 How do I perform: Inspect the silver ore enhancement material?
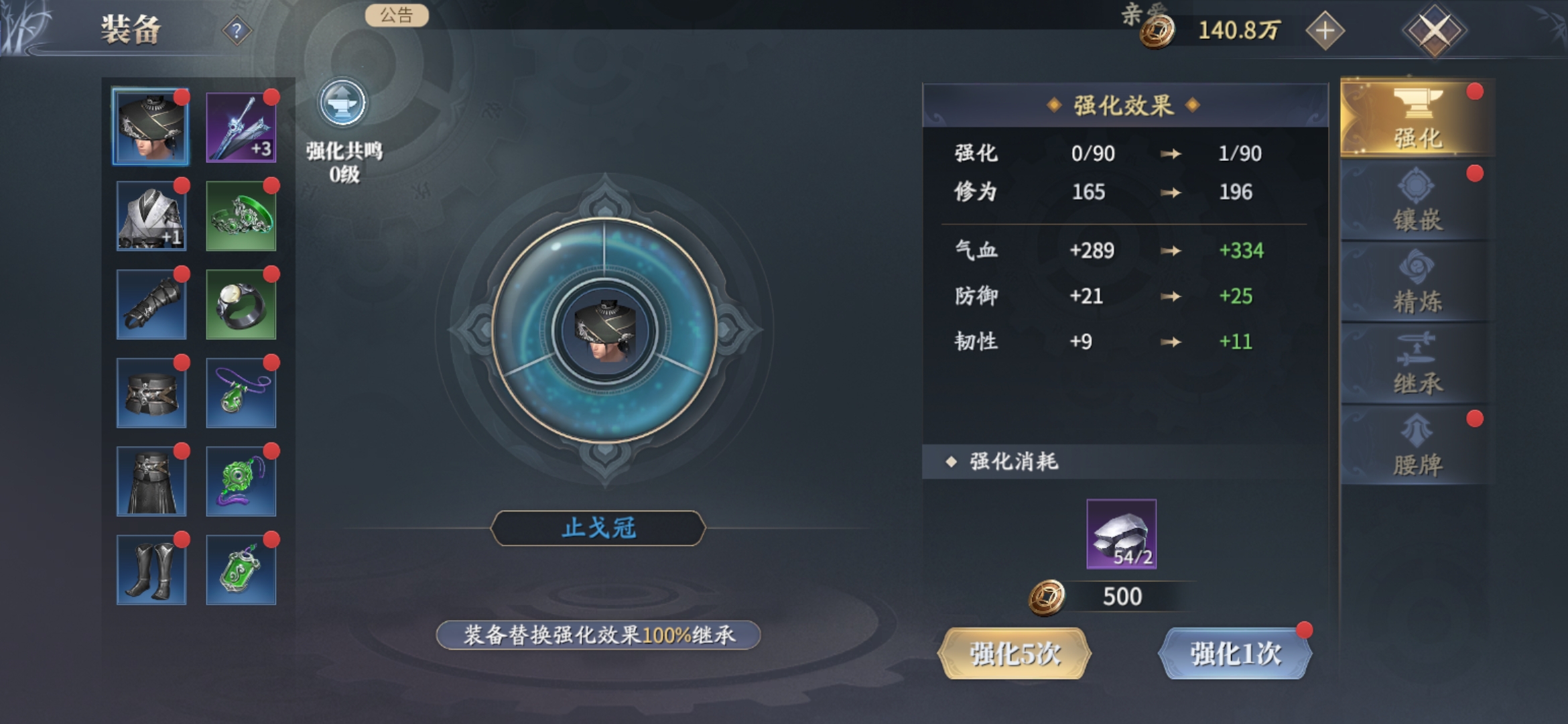1121,534
